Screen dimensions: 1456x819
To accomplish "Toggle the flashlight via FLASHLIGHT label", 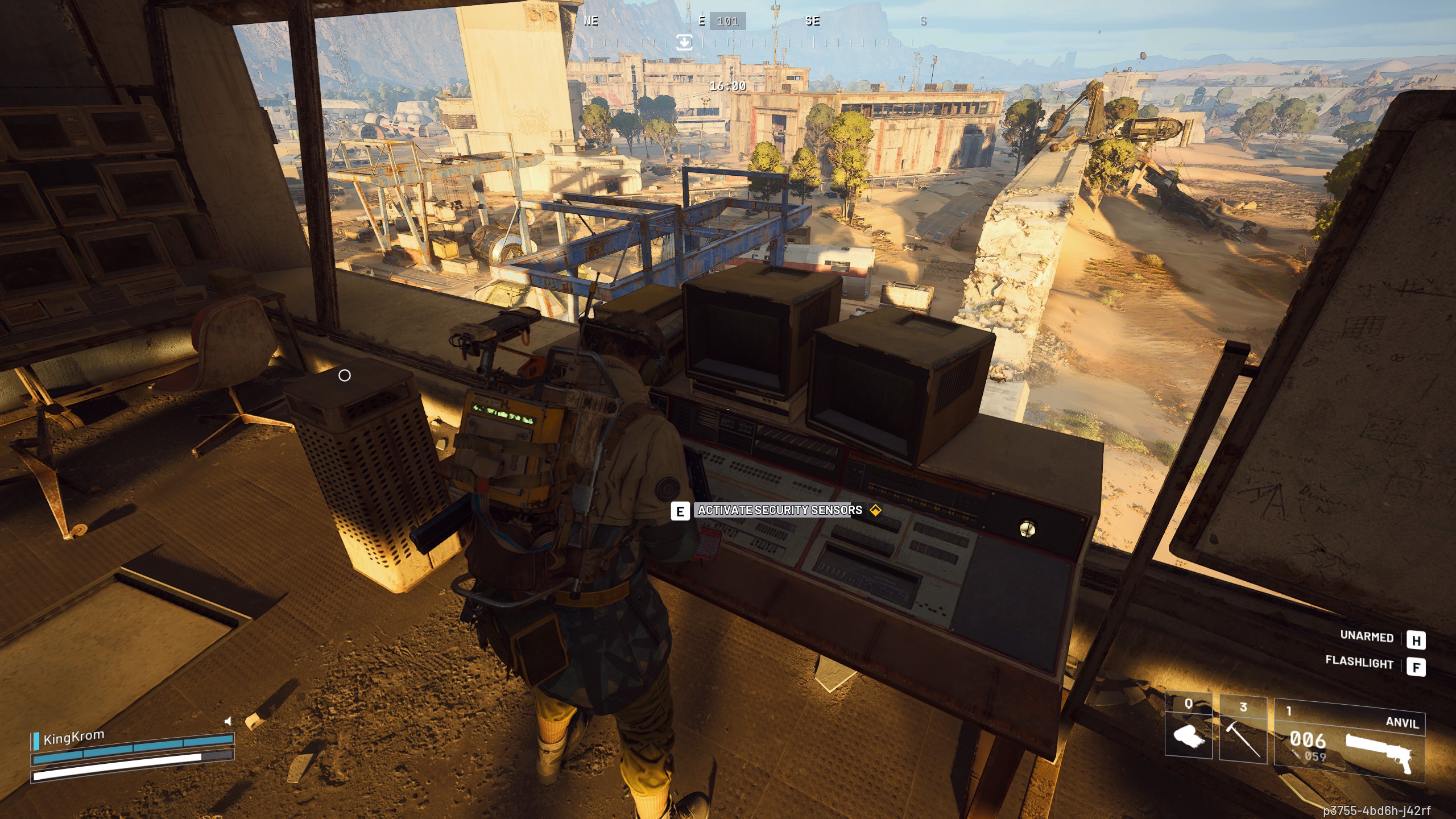I will [1358, 664].
